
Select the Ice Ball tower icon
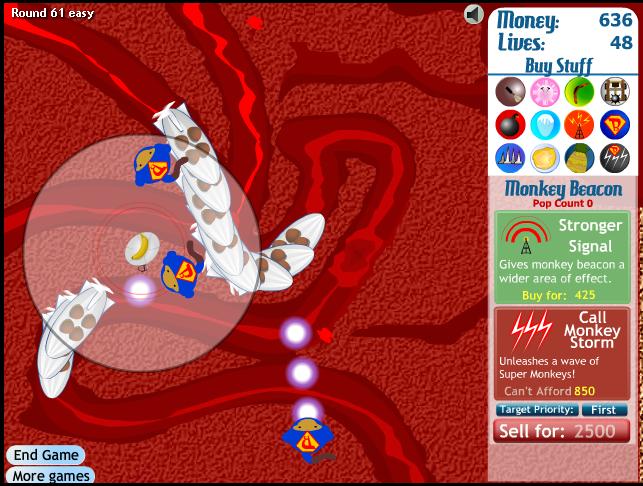coord(544,124)
